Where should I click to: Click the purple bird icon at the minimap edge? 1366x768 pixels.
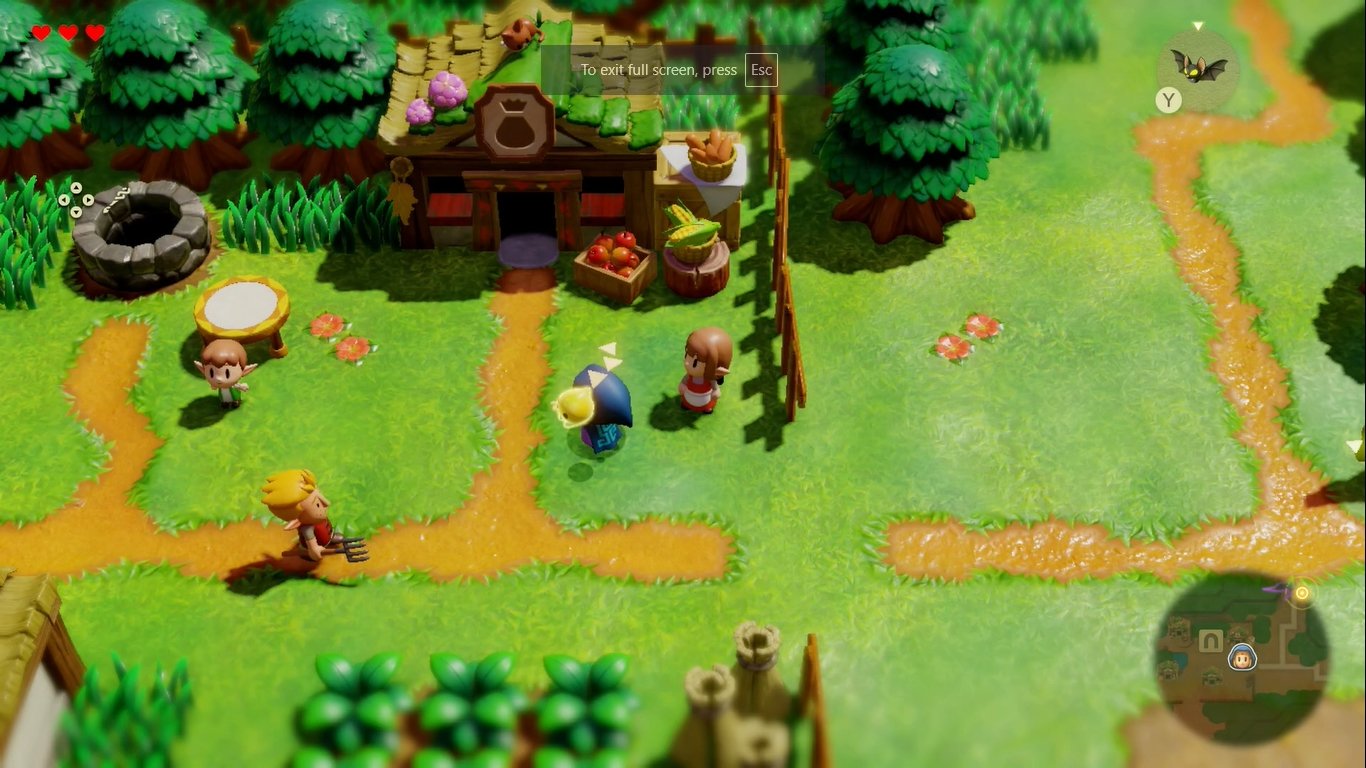(x=1278, y=588)
